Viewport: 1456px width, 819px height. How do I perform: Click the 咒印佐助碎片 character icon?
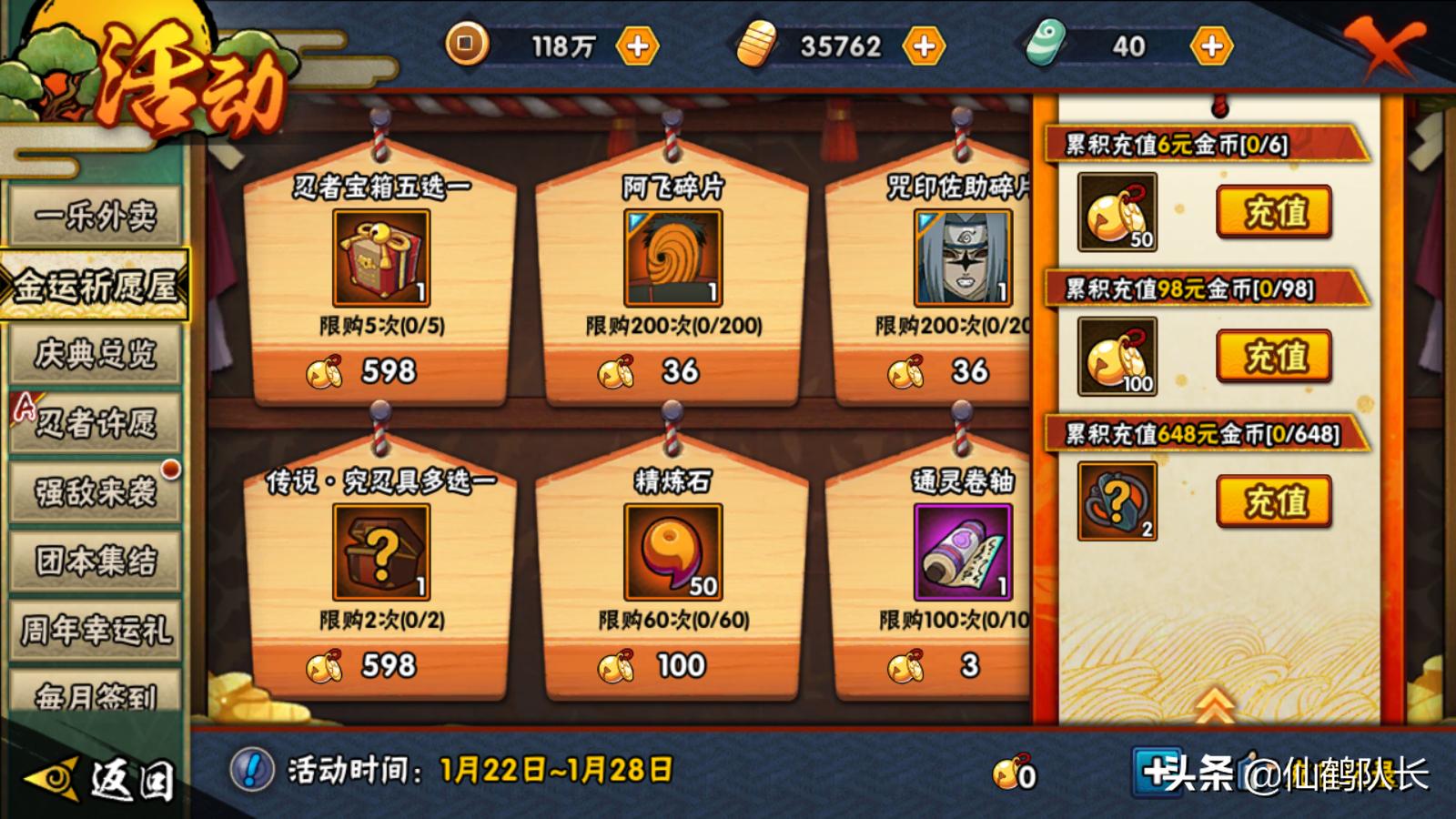click(960, 257)
